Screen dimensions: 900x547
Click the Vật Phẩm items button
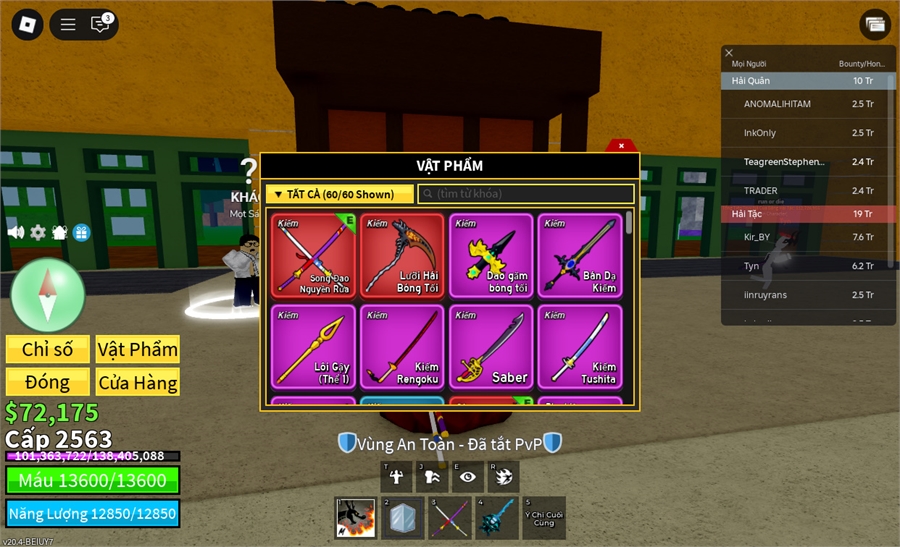(138, 349)
